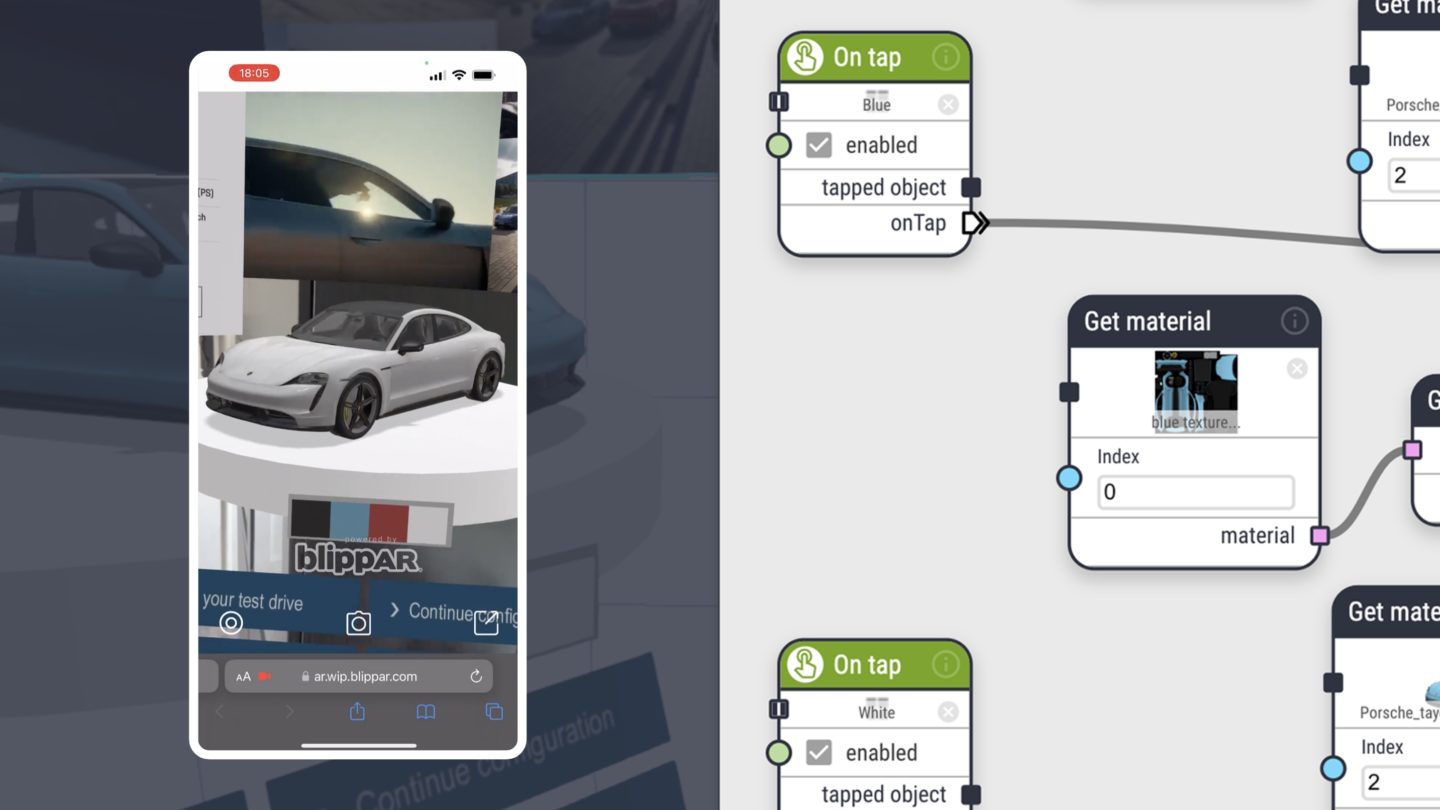Image resolution: width=1440 pixels, height=810 pixels.
Task: Open the info icon on the Blue On tap node
Action: click(x=946, y=57)
